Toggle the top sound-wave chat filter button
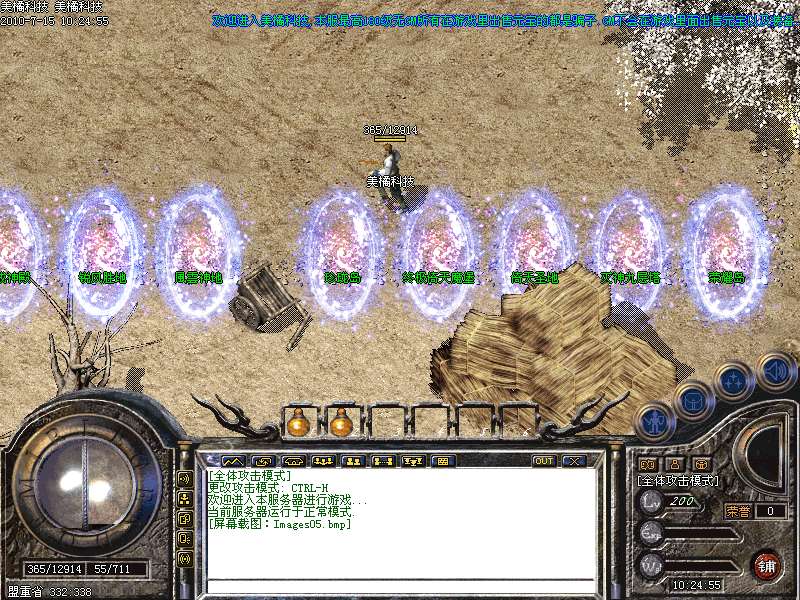This screenshot has width=800, height=600. [x=185, y=478]
